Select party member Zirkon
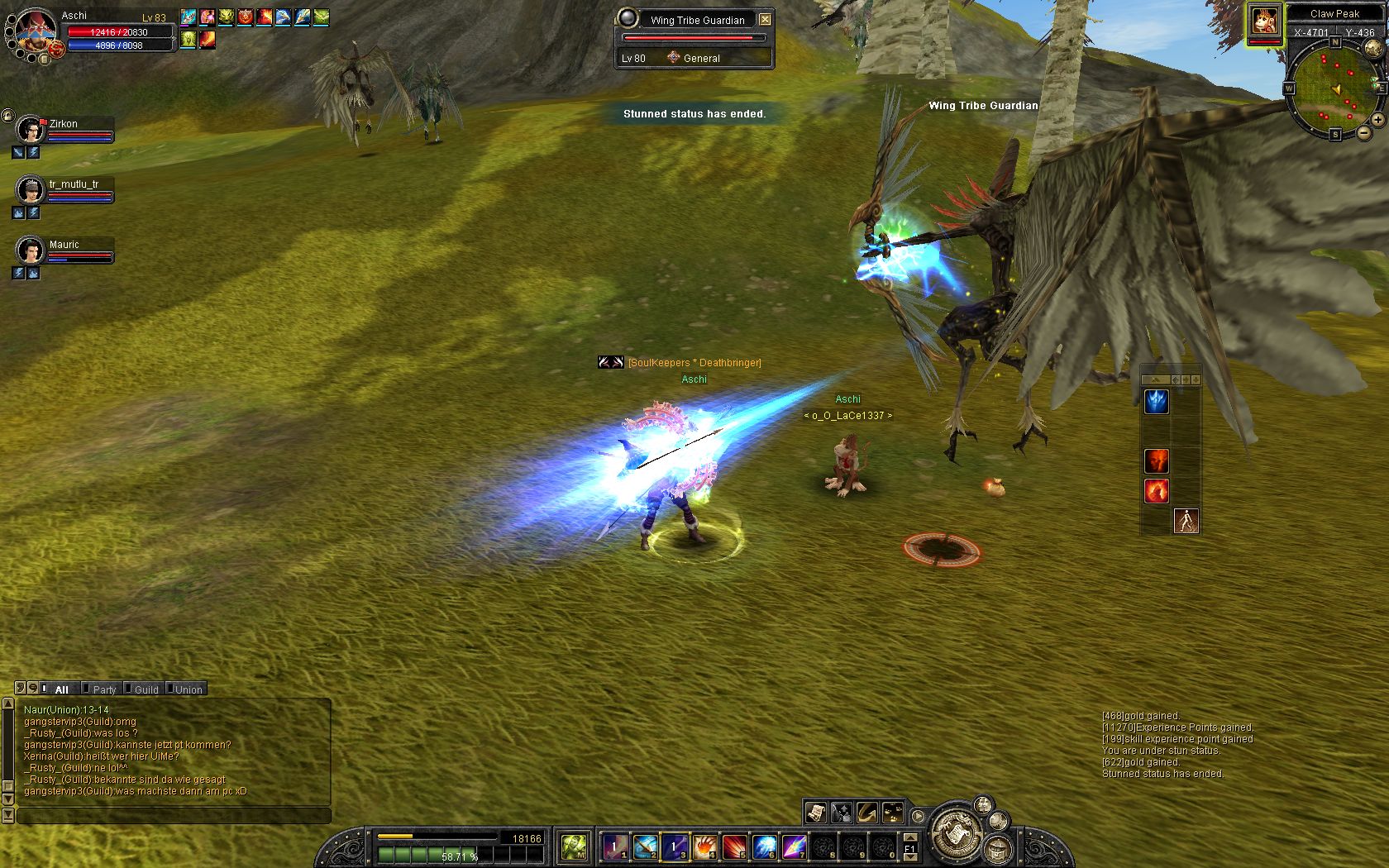 coord(31,130)
